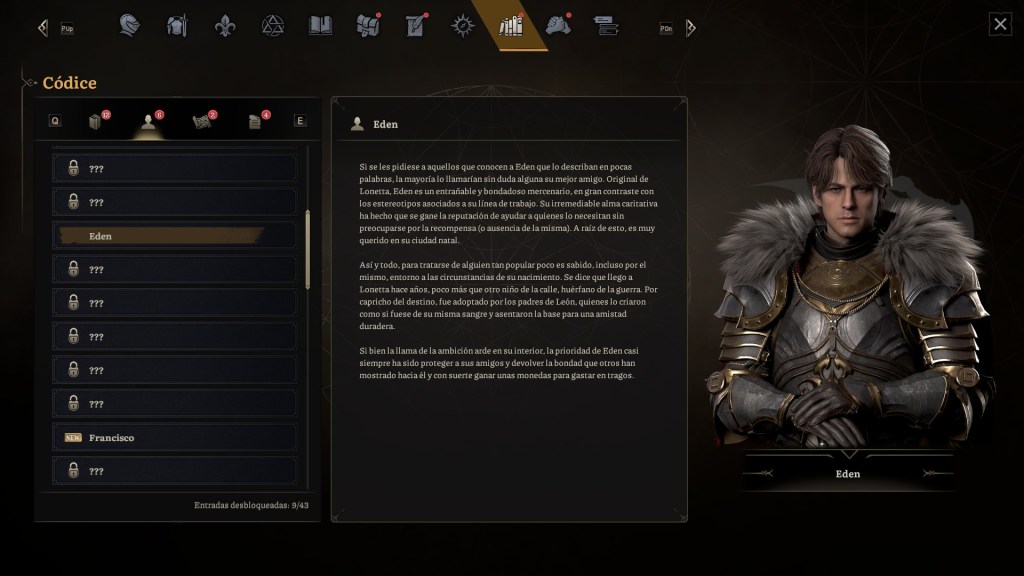Switch to the treasure chest menu tab
The image size is (1024, 576).
pos(368,25)
